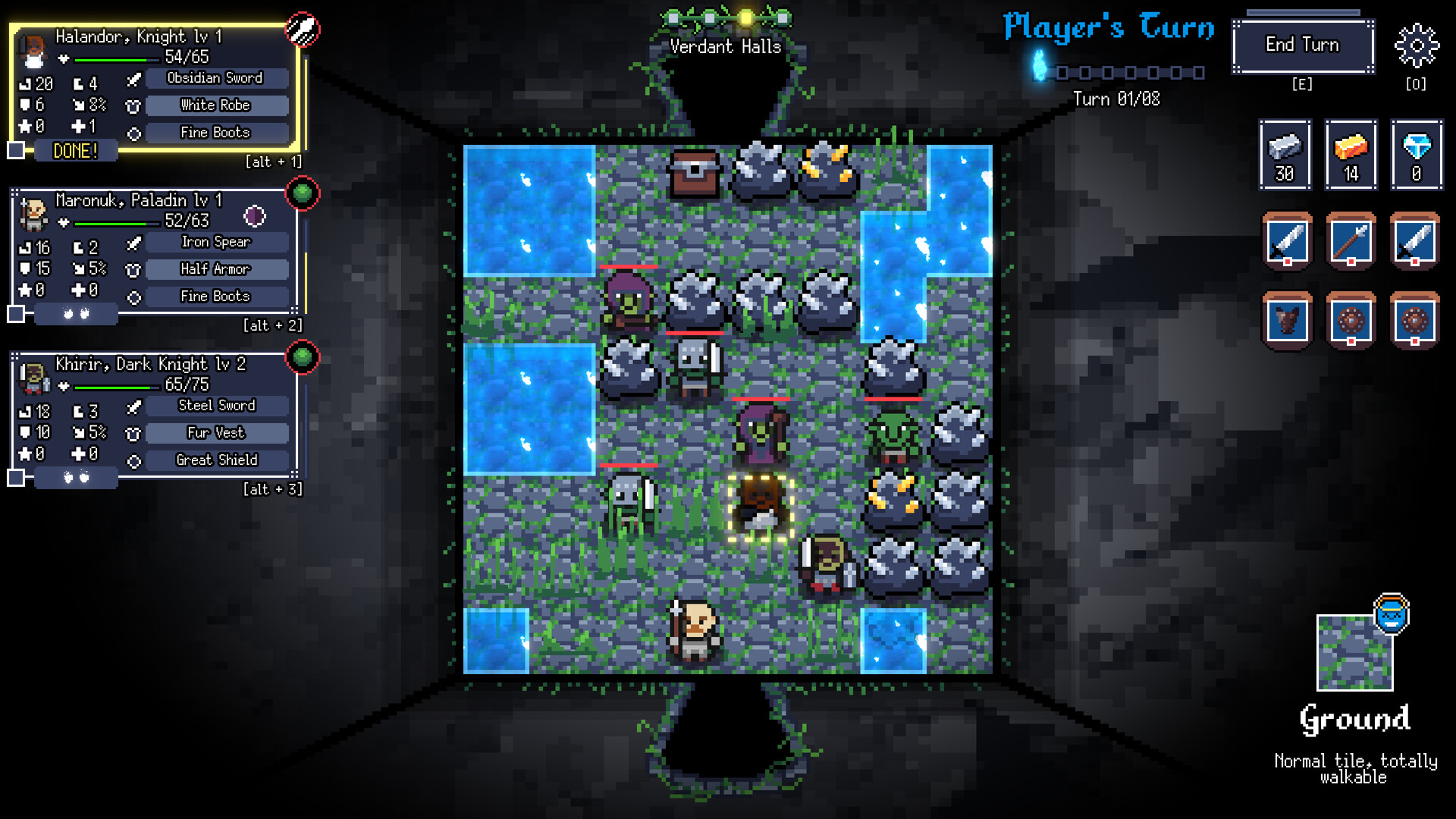Click the DONE! label on Halandor's panel
Image resolution: width=1456 pixels, height=819 pixels.
click(74, 151)
